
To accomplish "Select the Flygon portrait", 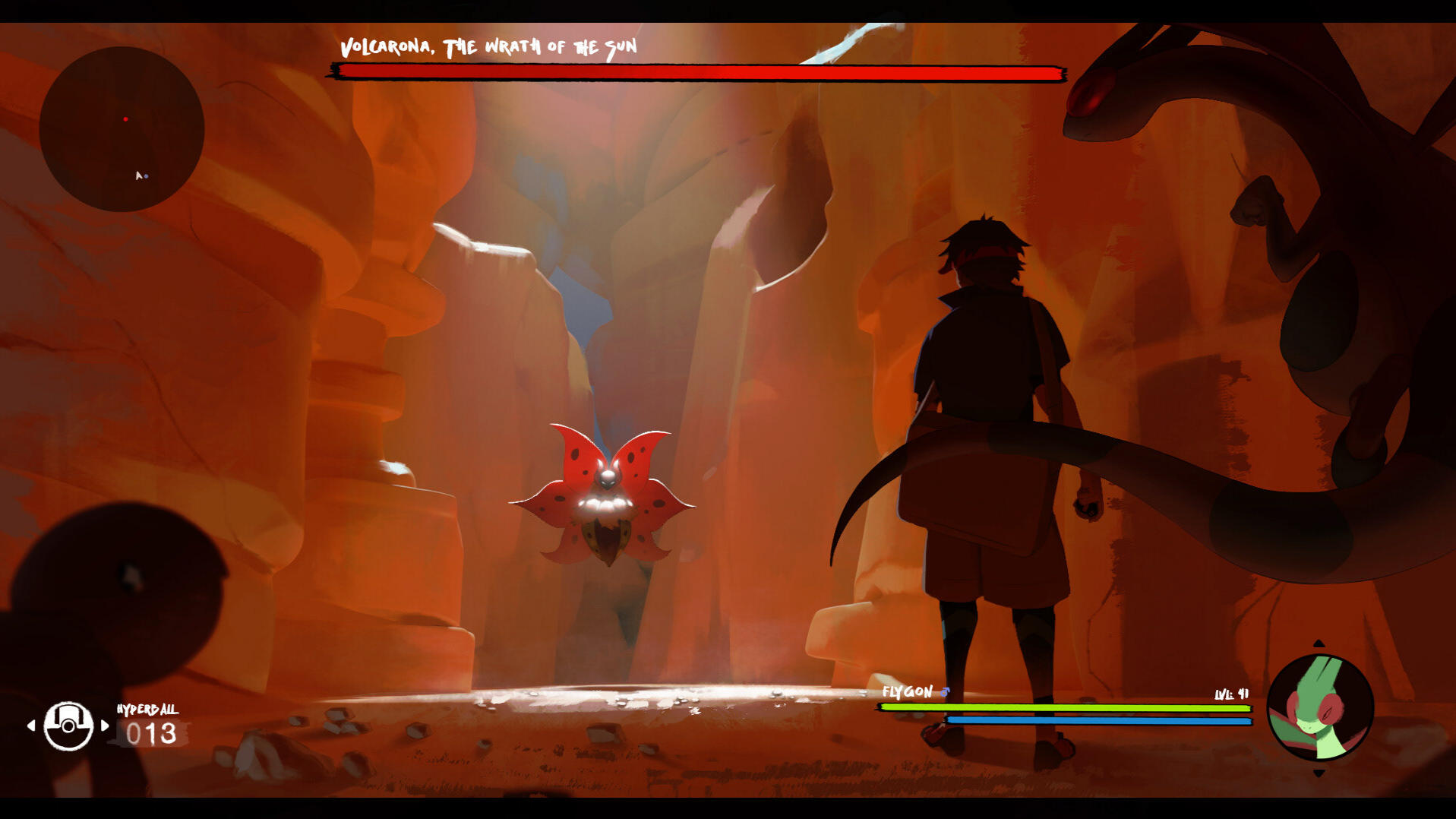I will coord(1320,708).
